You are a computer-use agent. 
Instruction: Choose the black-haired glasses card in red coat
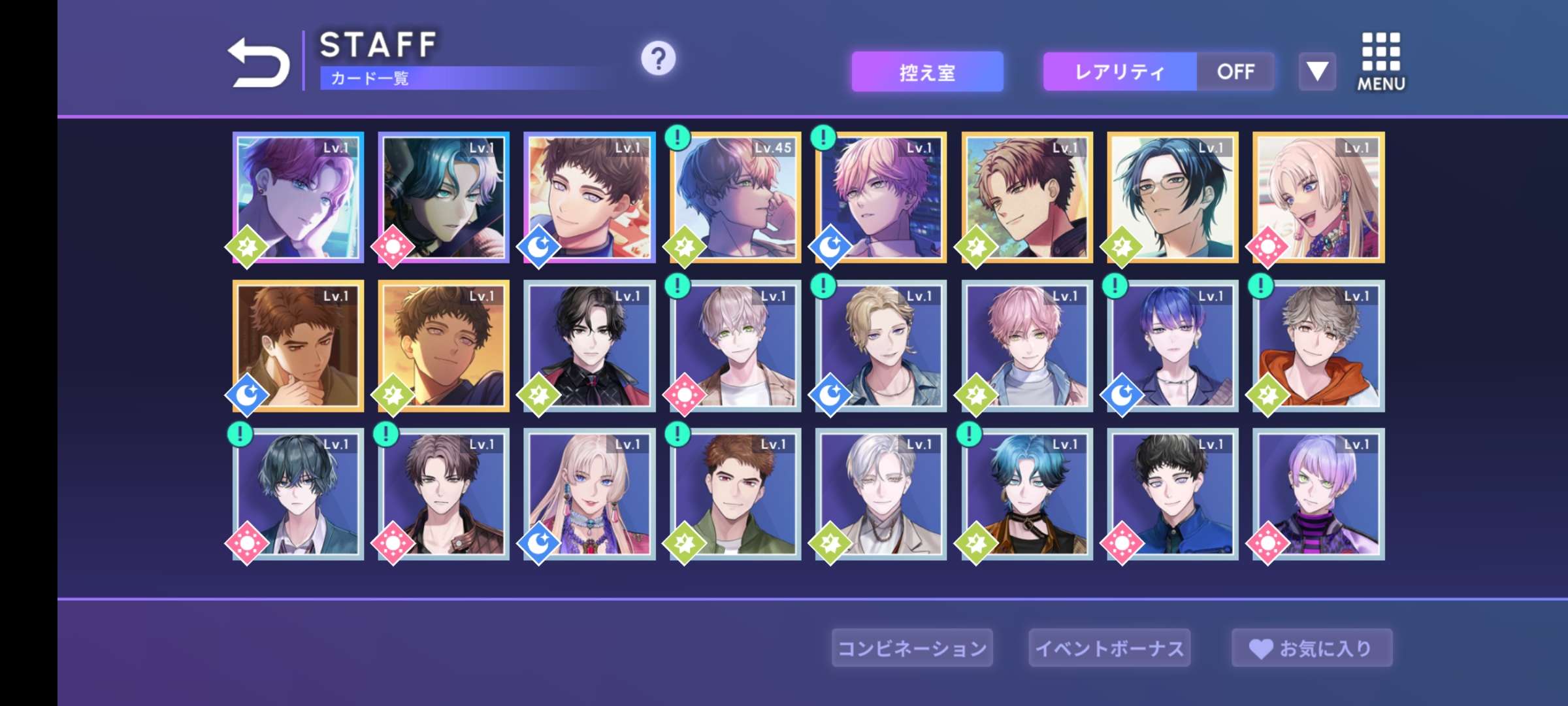point(589,346)
